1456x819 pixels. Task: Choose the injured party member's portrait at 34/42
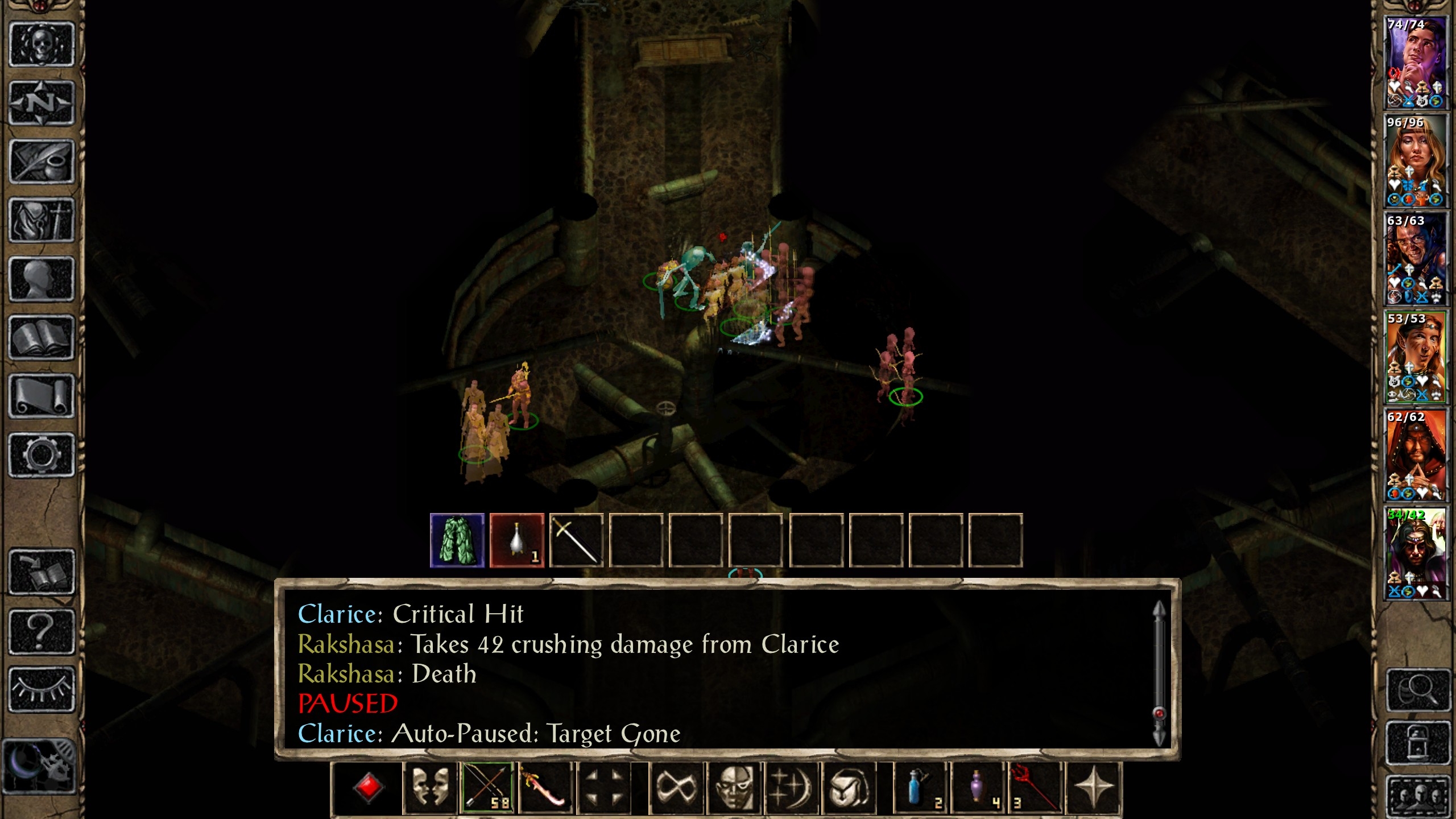point(1415,553)
